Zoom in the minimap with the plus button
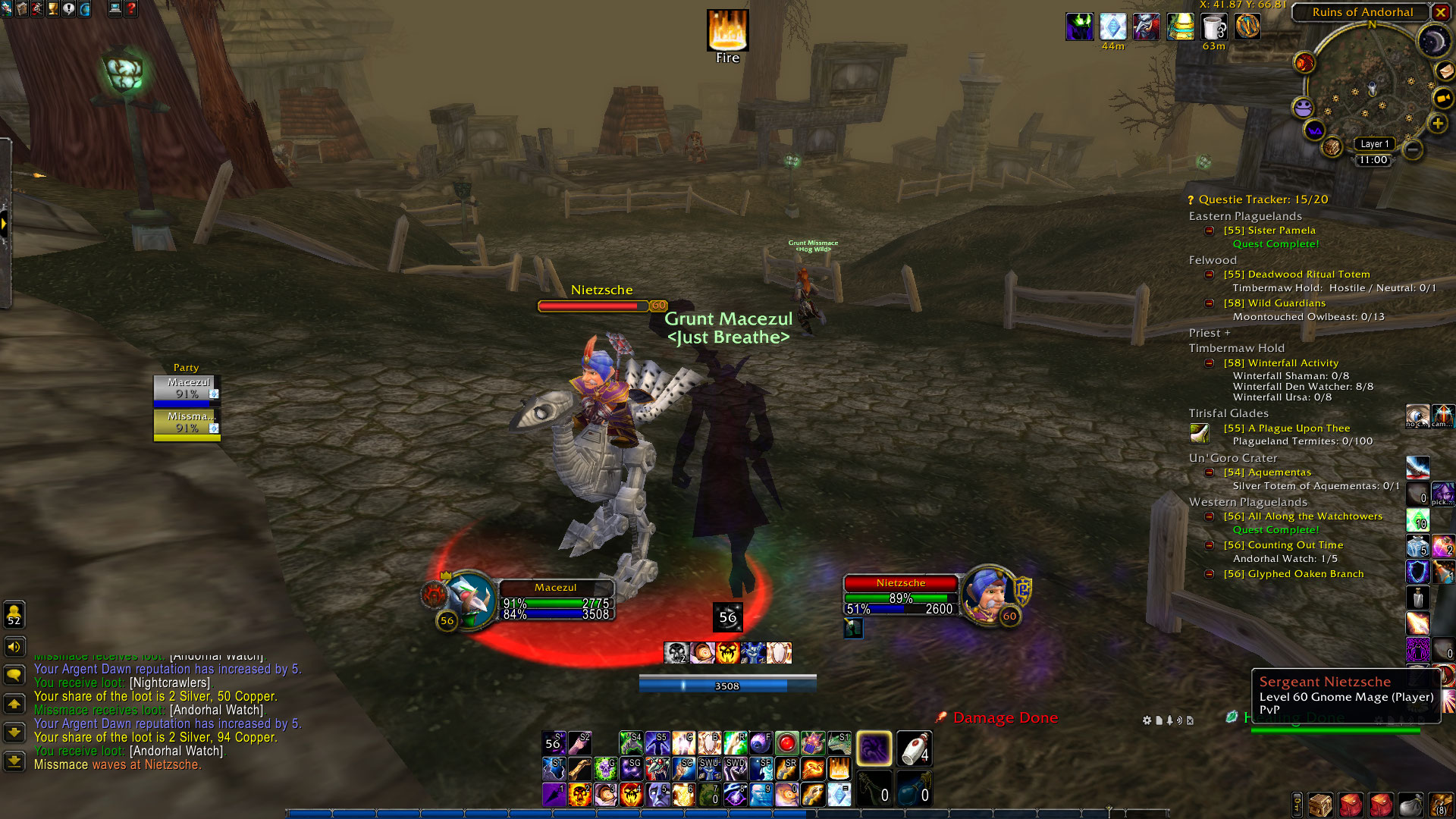This screenshot has width=1456, height=819. [x=1437, y=124]
